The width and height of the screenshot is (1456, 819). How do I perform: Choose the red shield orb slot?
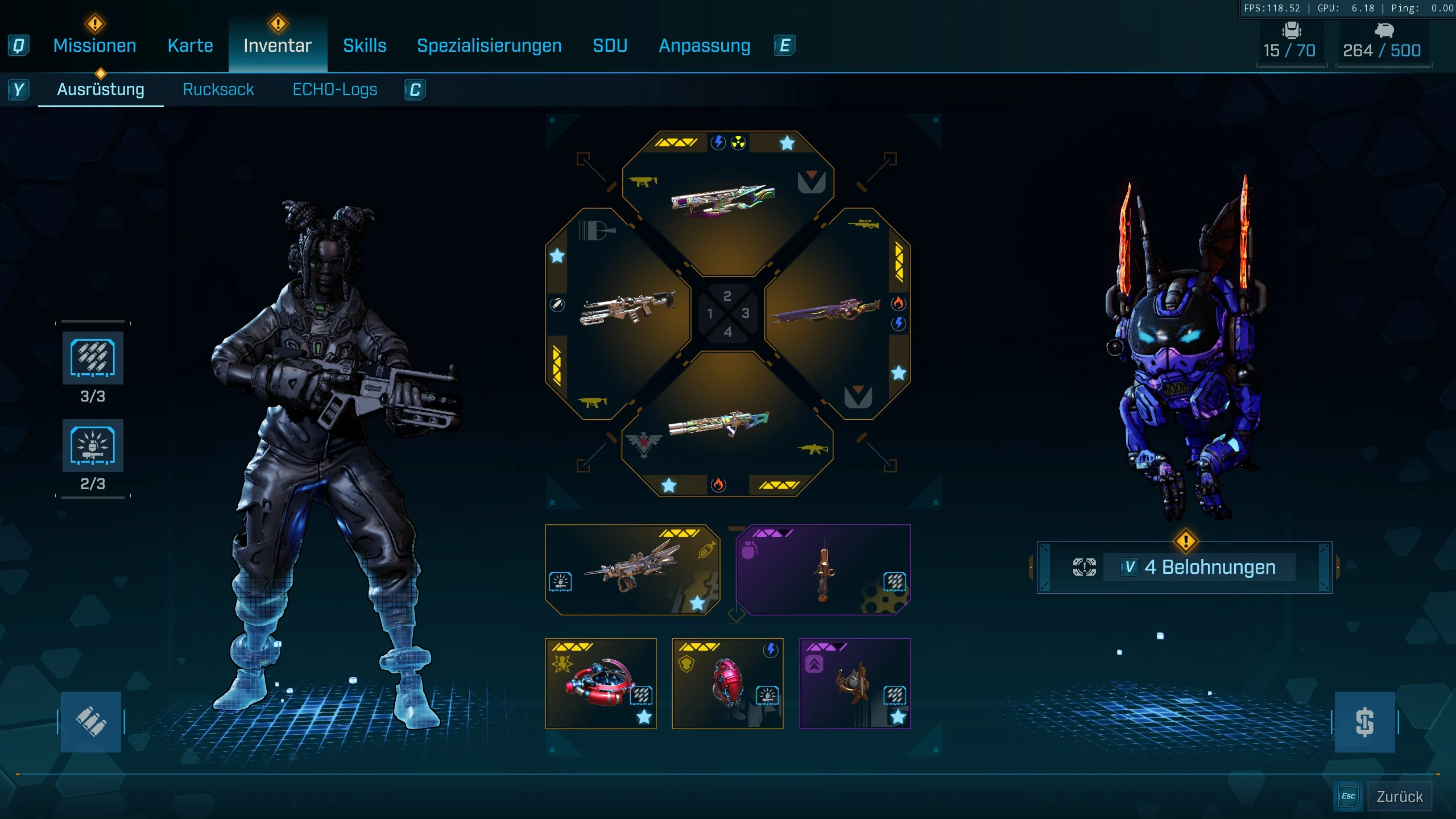tap(727, 683)
